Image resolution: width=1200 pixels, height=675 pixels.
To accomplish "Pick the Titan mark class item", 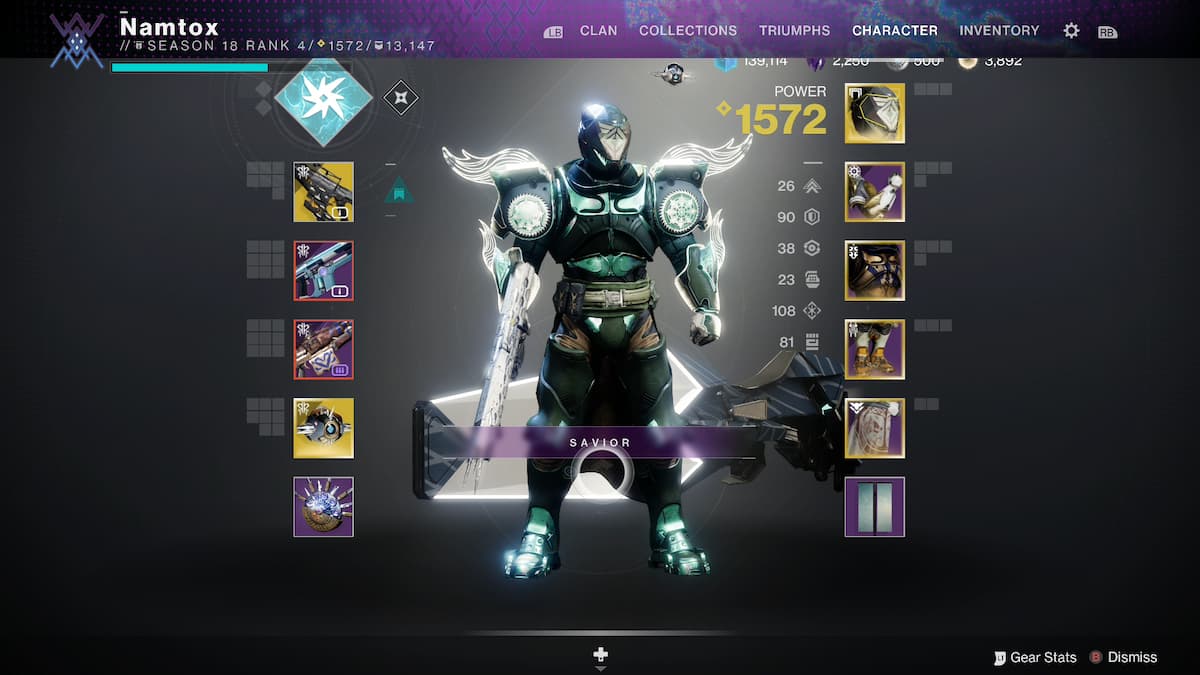I will [x=875, y=428].
